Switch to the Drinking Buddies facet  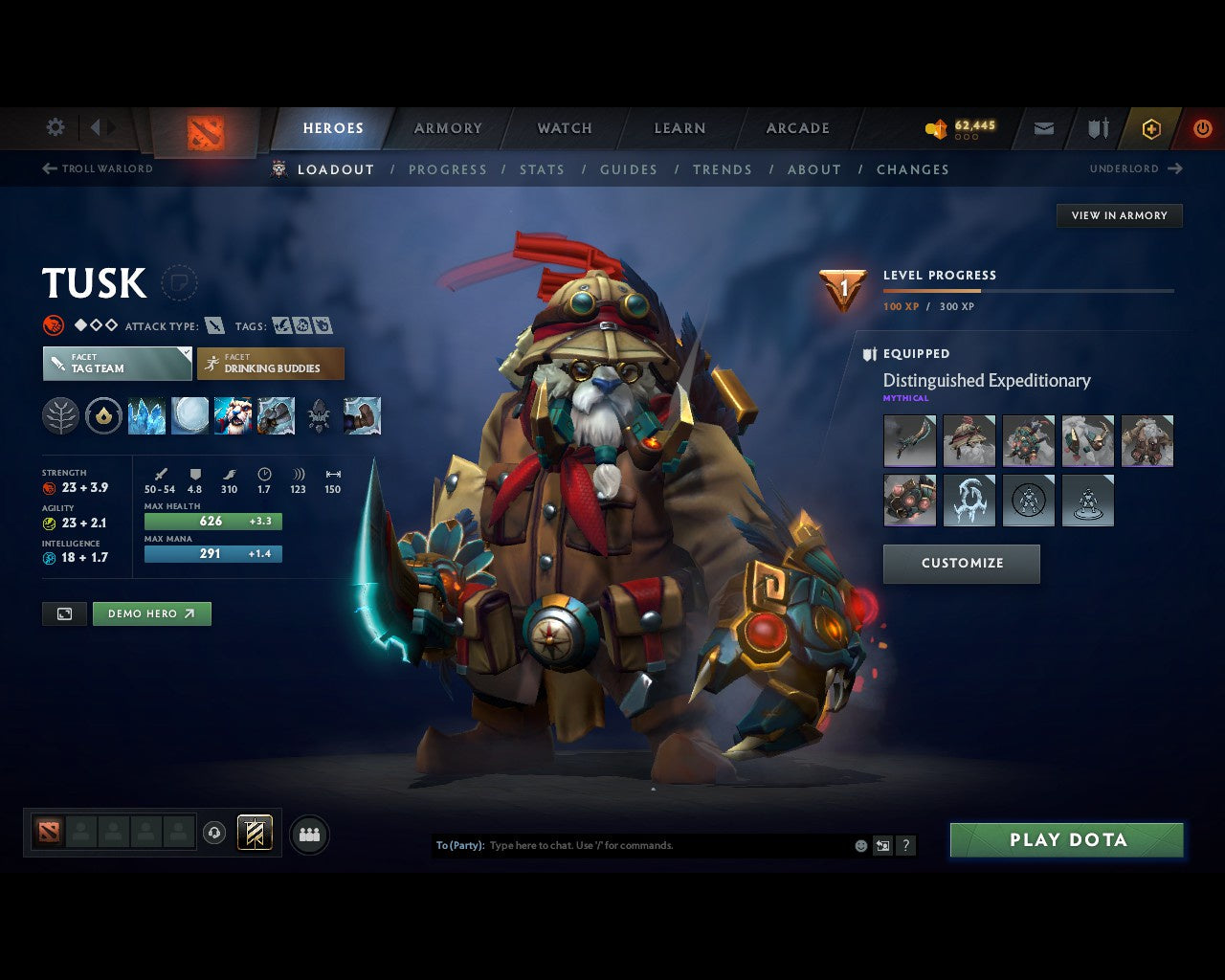[271, 364]
